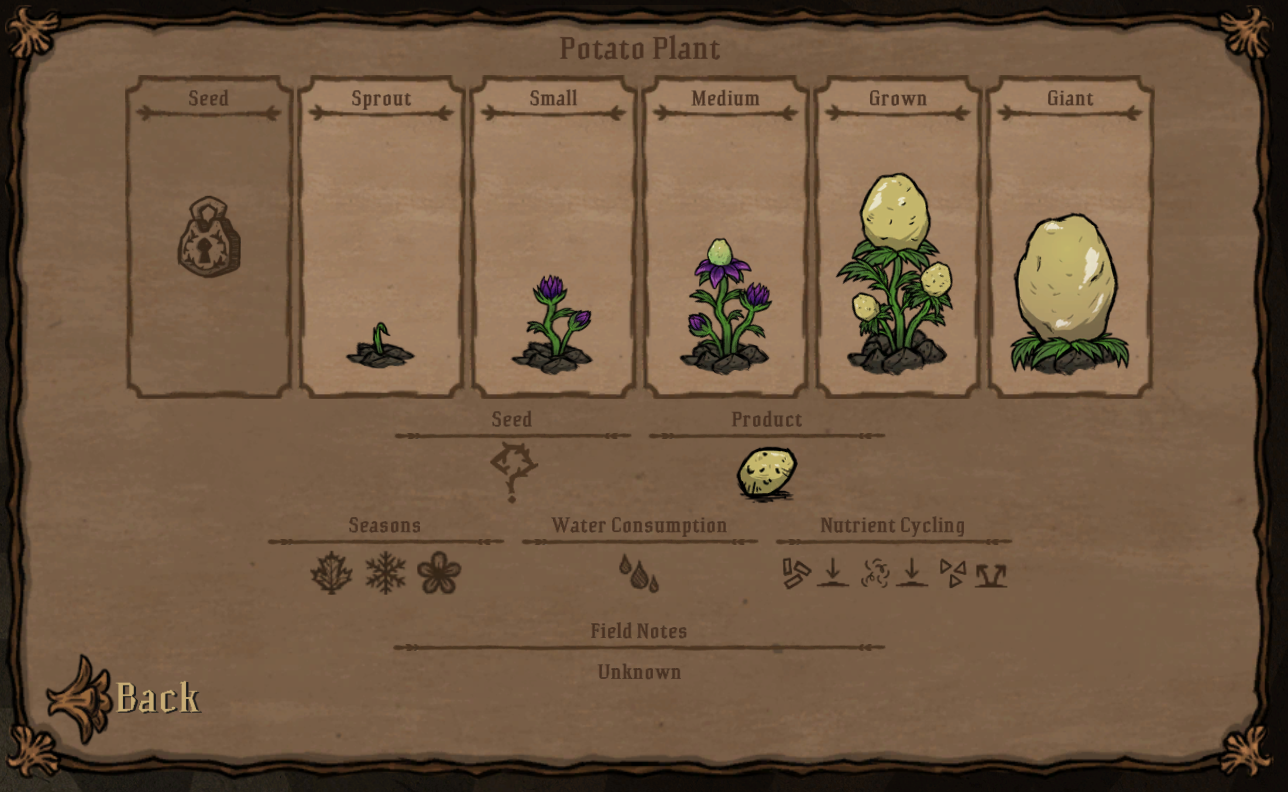Screen dimensions: 1288x792
Task: View the Grown stage potato plant
Action: tap(897, 270)
